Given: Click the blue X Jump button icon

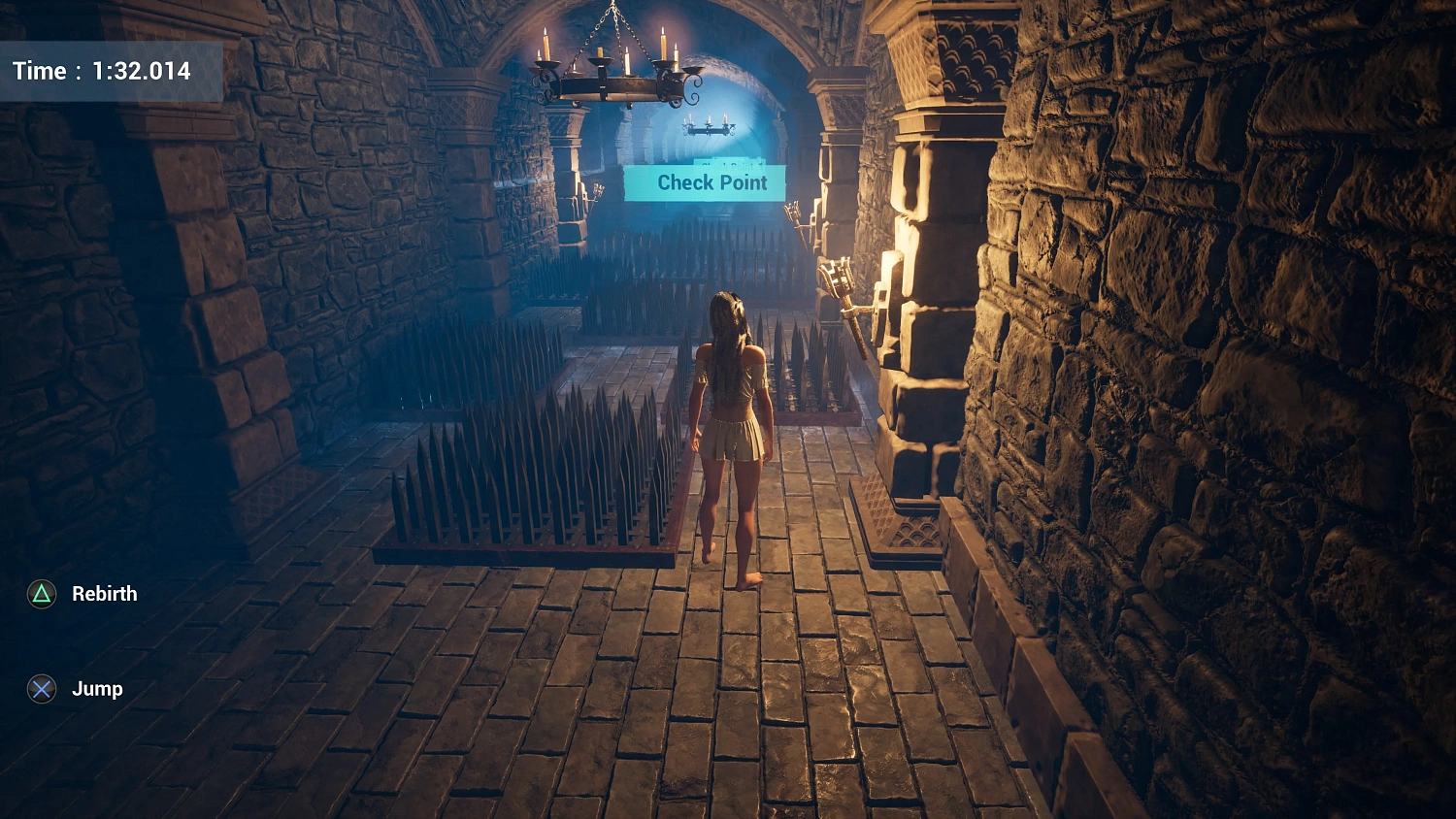Looking at the screenshot, I should tap(40, 689).
